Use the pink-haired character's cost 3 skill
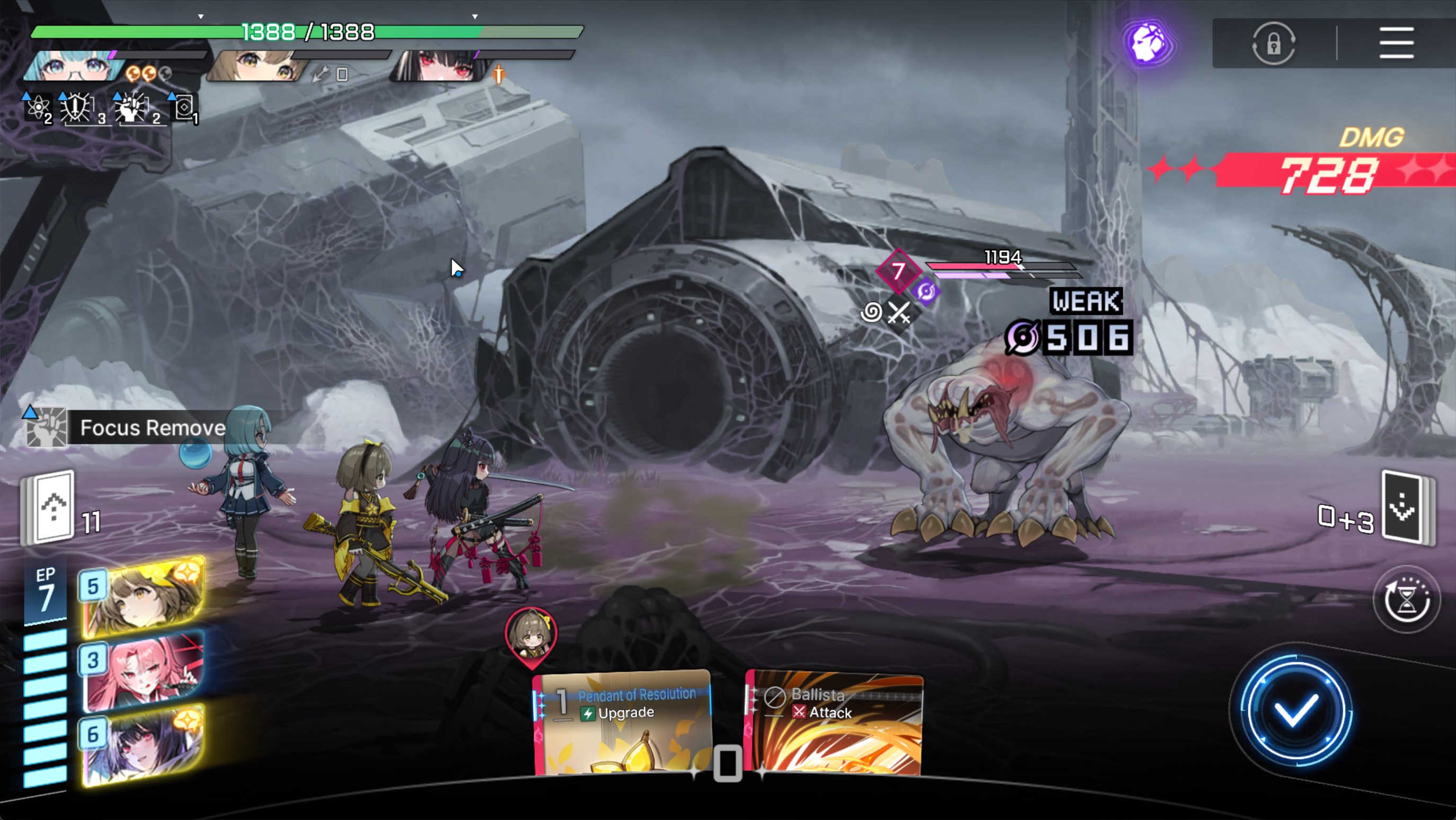The width and height of the screenshot is (1456, 820). pyautogui.click(x=143, y=671)
